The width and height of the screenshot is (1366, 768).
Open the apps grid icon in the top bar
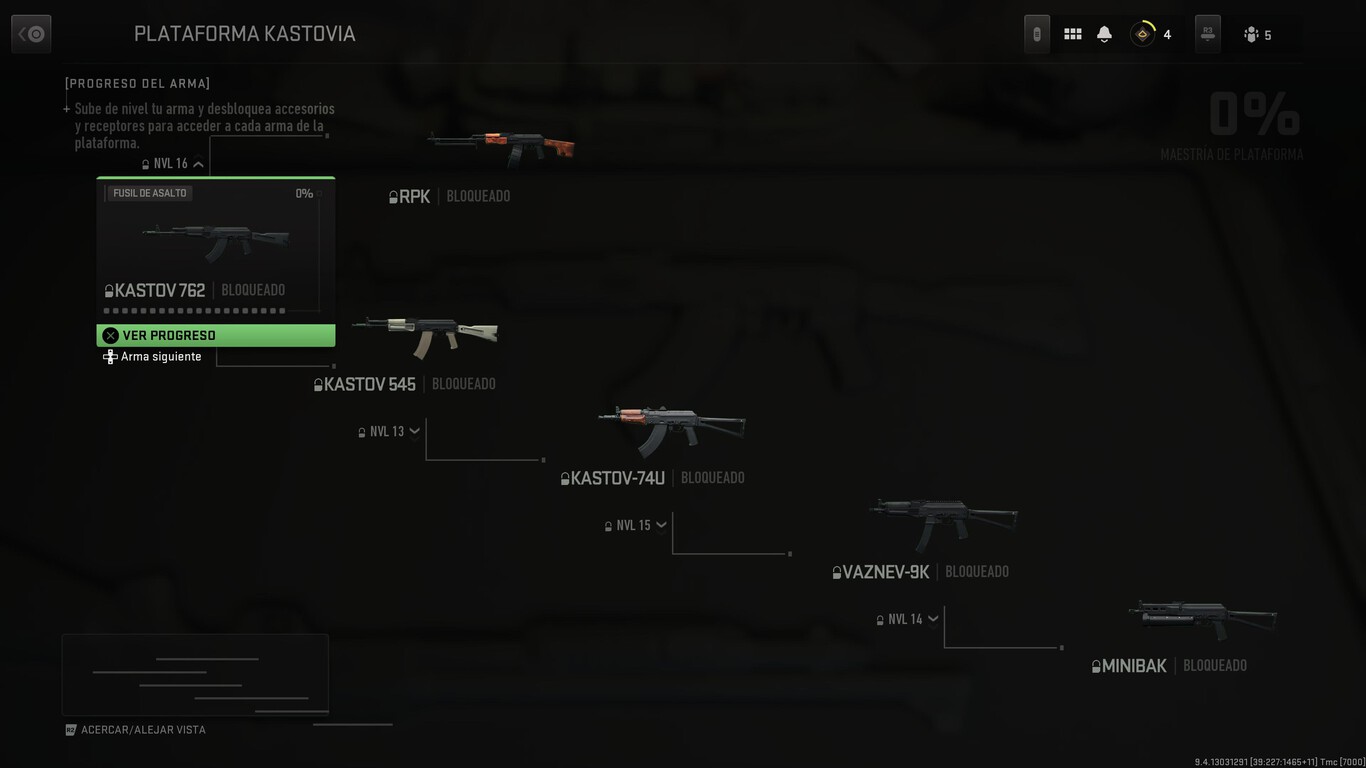pos(1072,33)
